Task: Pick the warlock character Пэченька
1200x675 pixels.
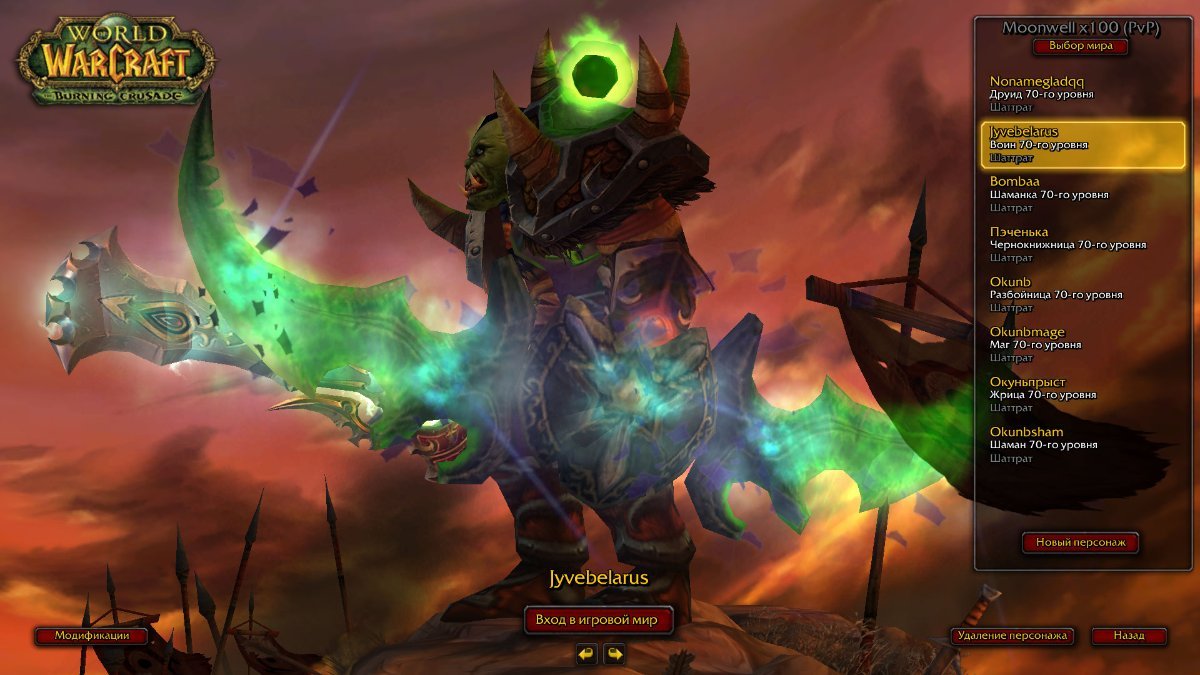Action: (x=1082, y=244)
